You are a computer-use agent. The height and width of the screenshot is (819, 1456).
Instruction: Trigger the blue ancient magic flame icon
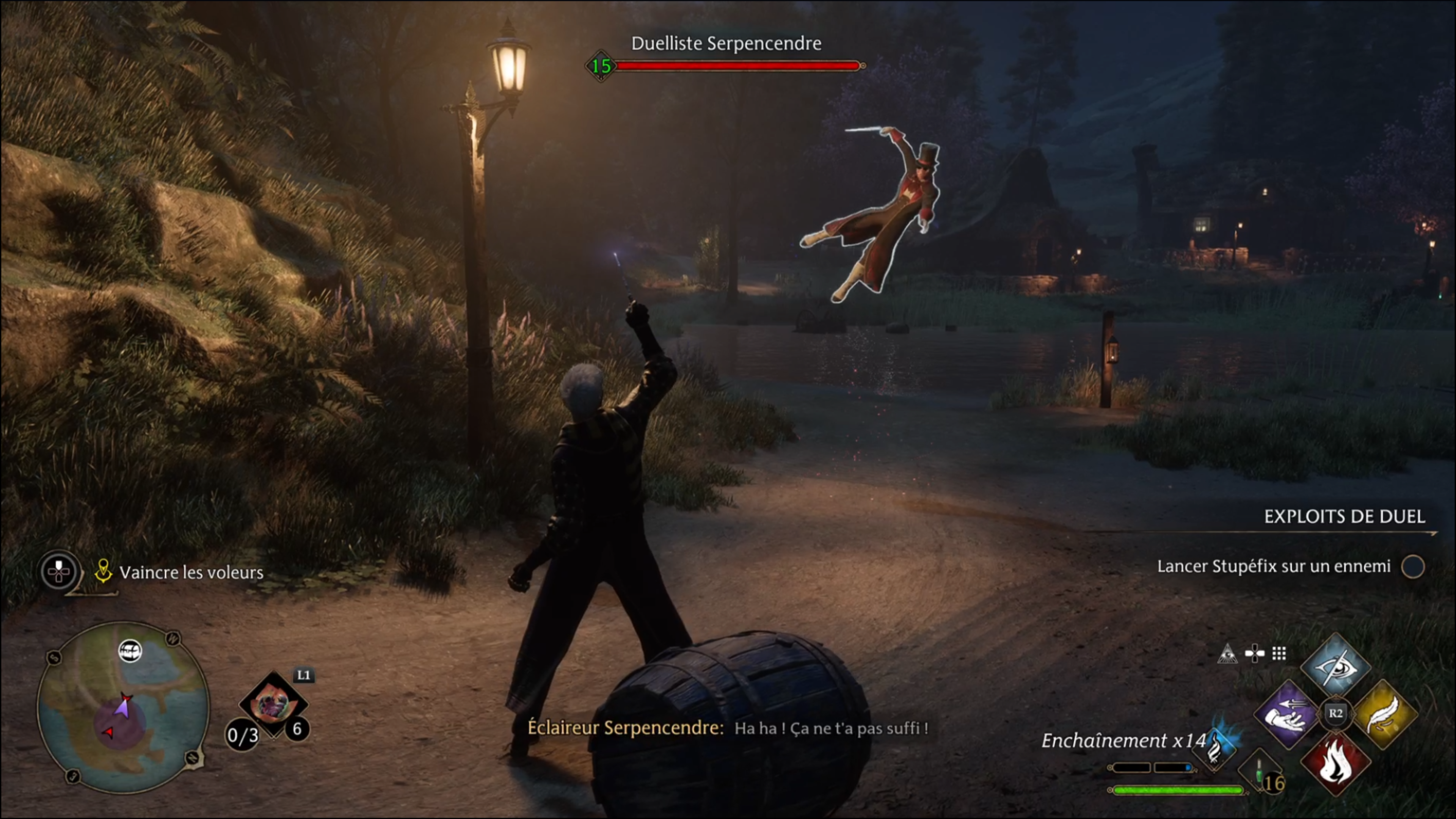(1215, 748)
